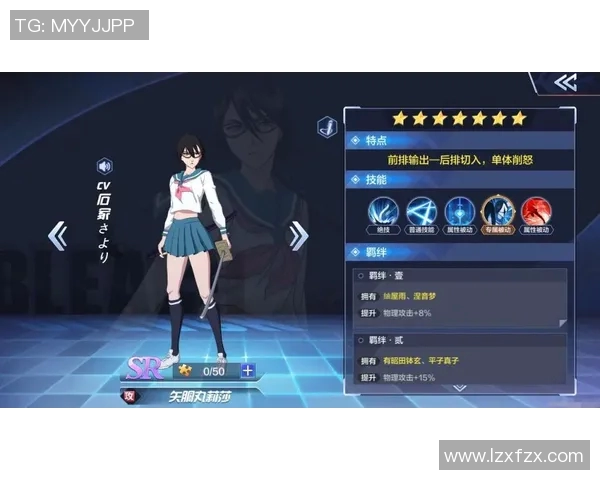Play the character's voice sample

click(104, 166)
